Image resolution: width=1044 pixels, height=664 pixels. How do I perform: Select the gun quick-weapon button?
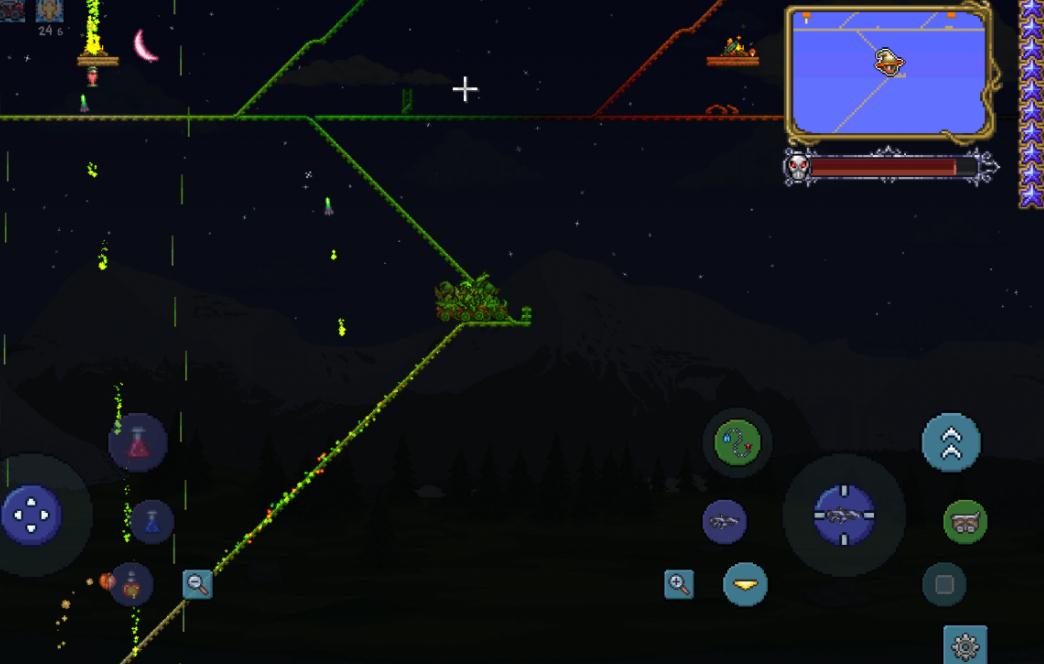coord(724,521)
